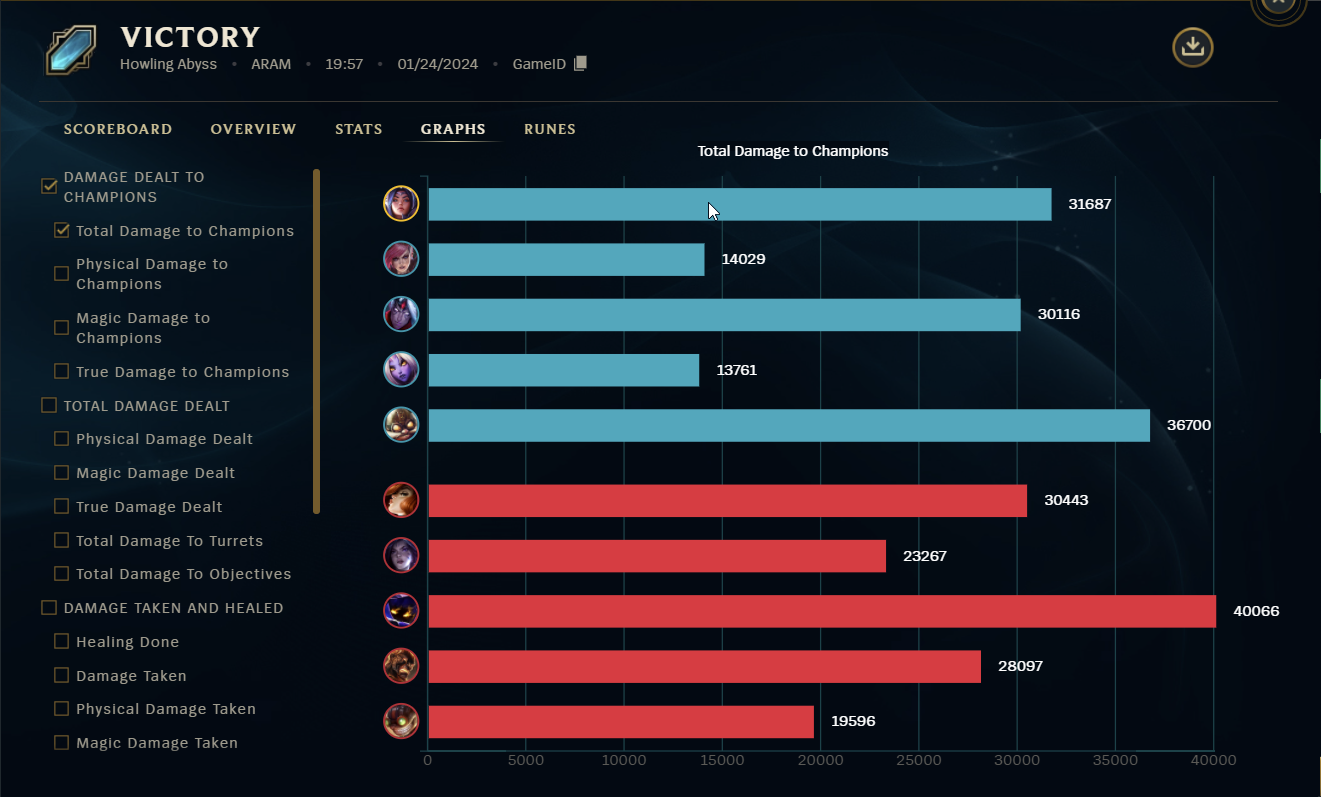The height and width of the screenshot is (797, 1321).
Task: Click Veigar's portrait beside the 40066 bar
Action: point(400,610)
